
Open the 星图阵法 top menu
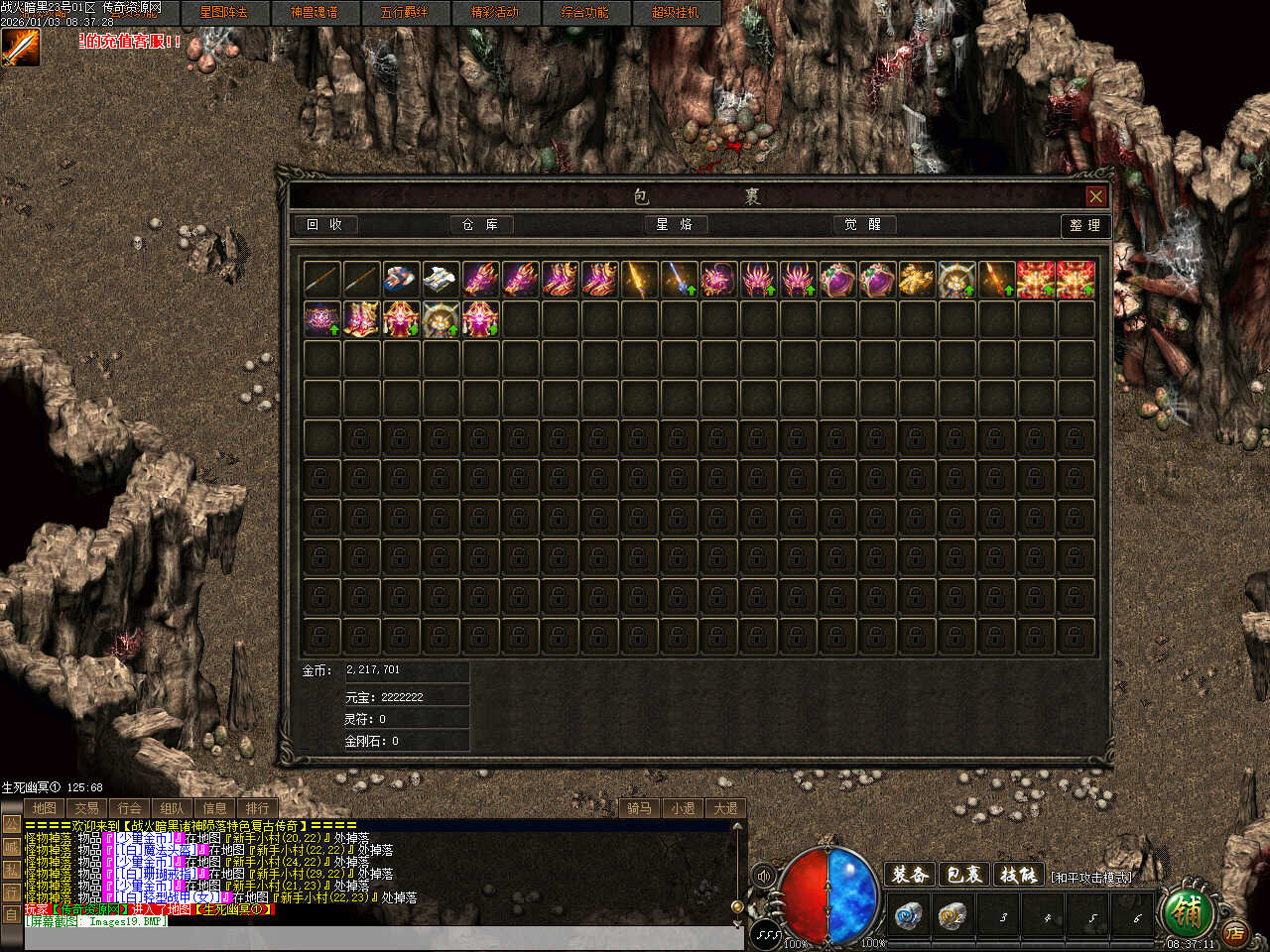point(223,13)
